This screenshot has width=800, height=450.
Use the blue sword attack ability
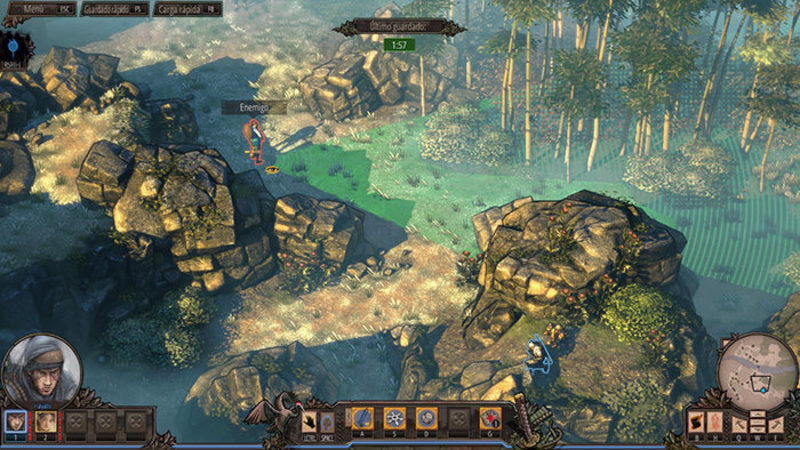pos(364,418)
